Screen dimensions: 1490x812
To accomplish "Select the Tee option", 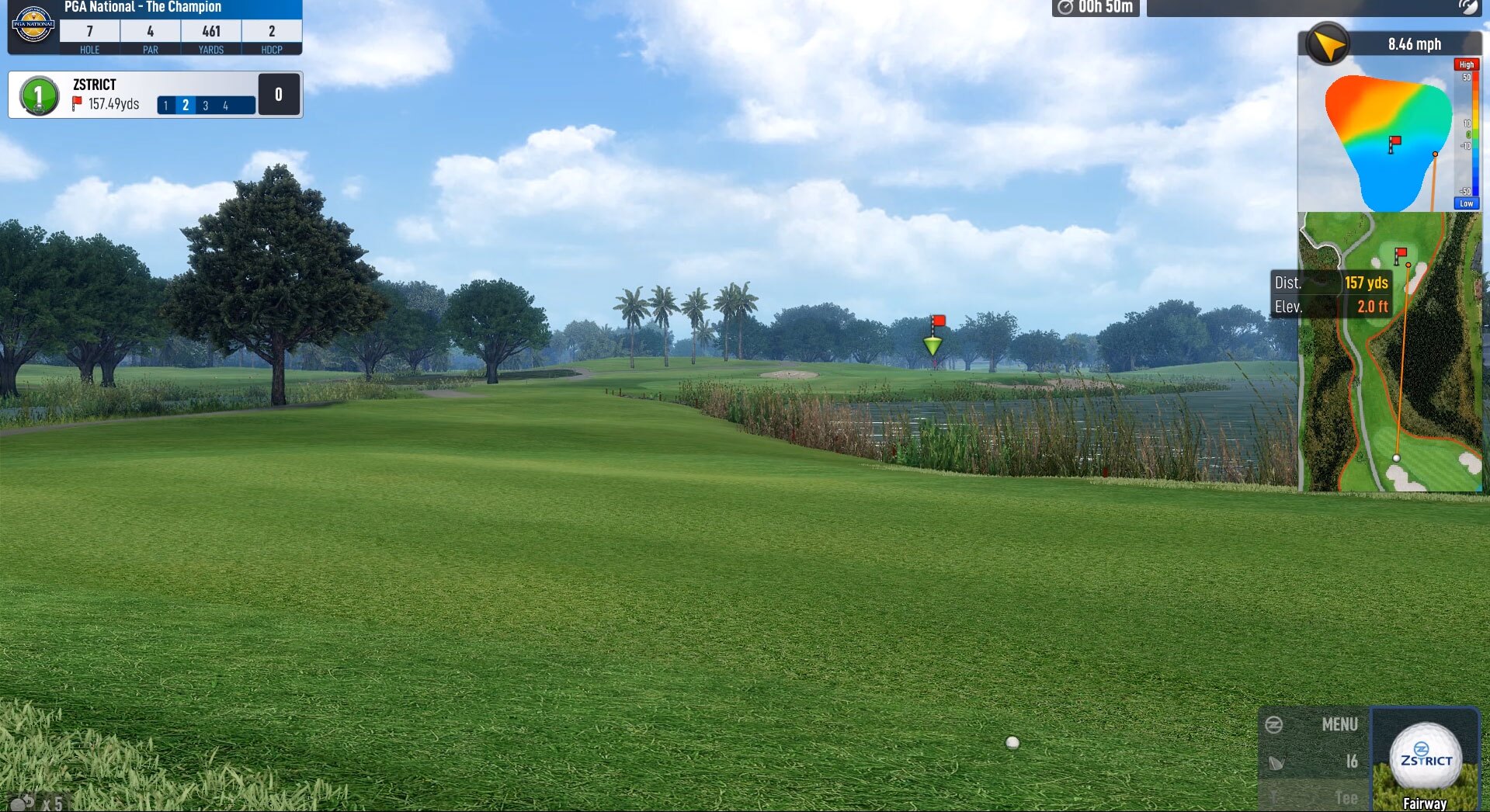I will (x=1315, y=797).
